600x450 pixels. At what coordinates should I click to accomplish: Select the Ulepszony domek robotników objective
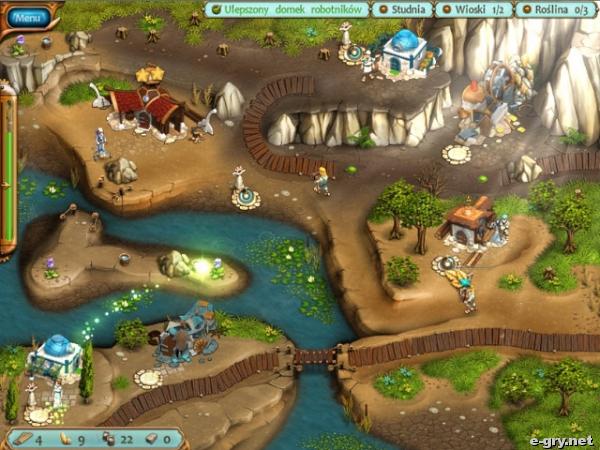288,10
